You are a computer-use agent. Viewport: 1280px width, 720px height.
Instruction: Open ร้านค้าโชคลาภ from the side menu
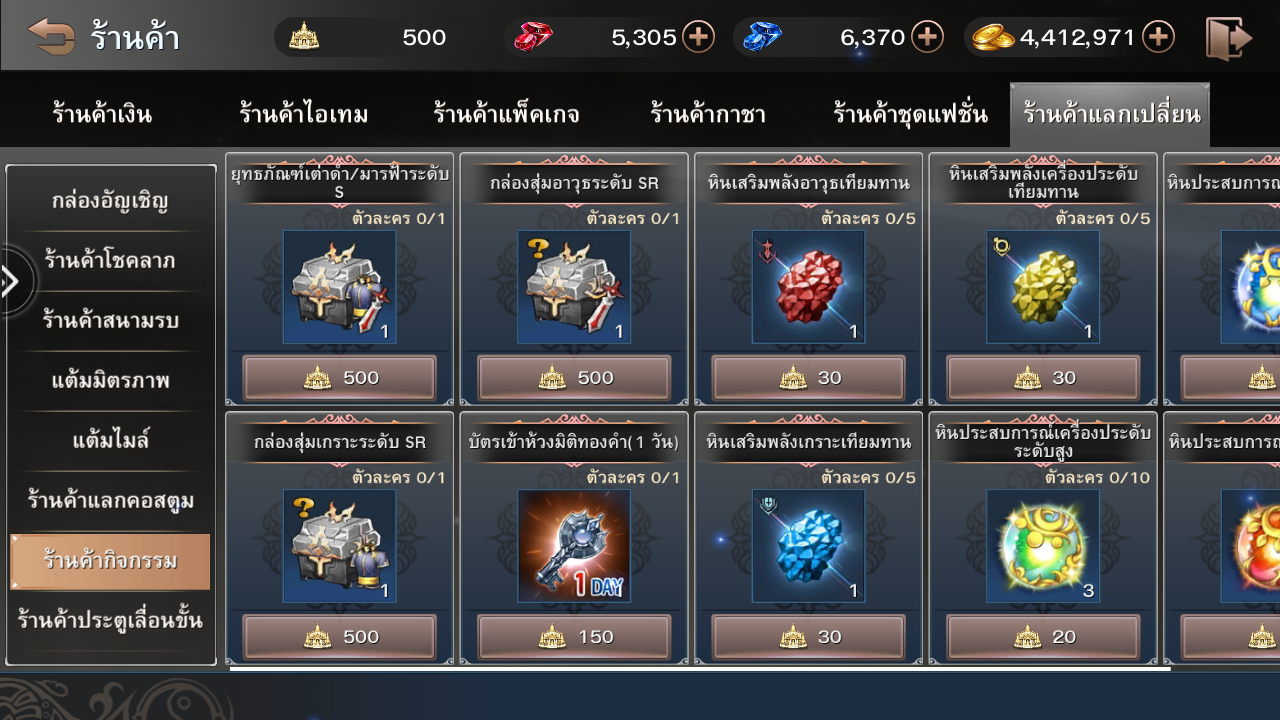pos(110,261)
